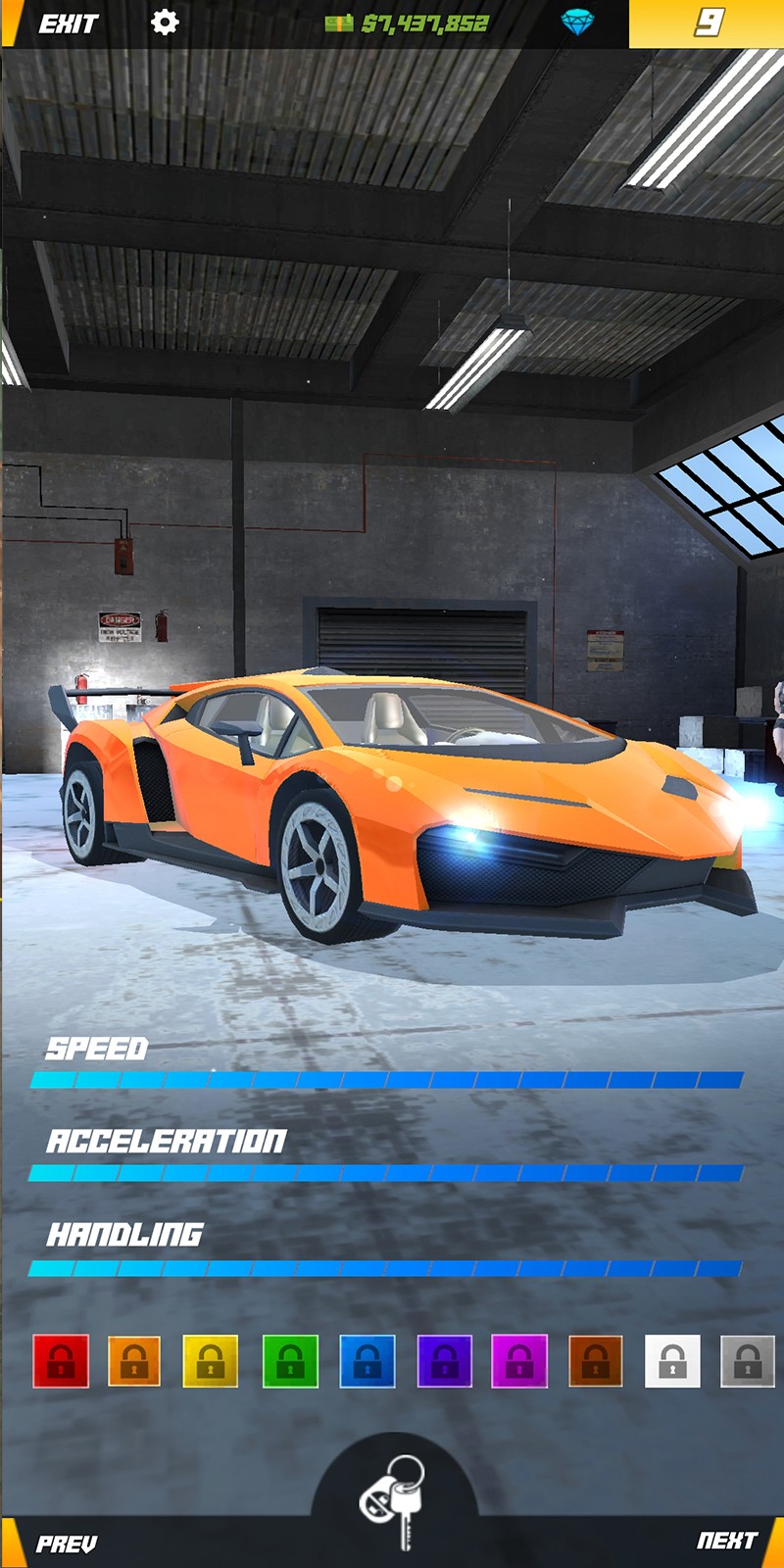Viewport: 784px width, 1568px height.
Task: Pick the dark purple locked swatch
Action: (444, 1361)
